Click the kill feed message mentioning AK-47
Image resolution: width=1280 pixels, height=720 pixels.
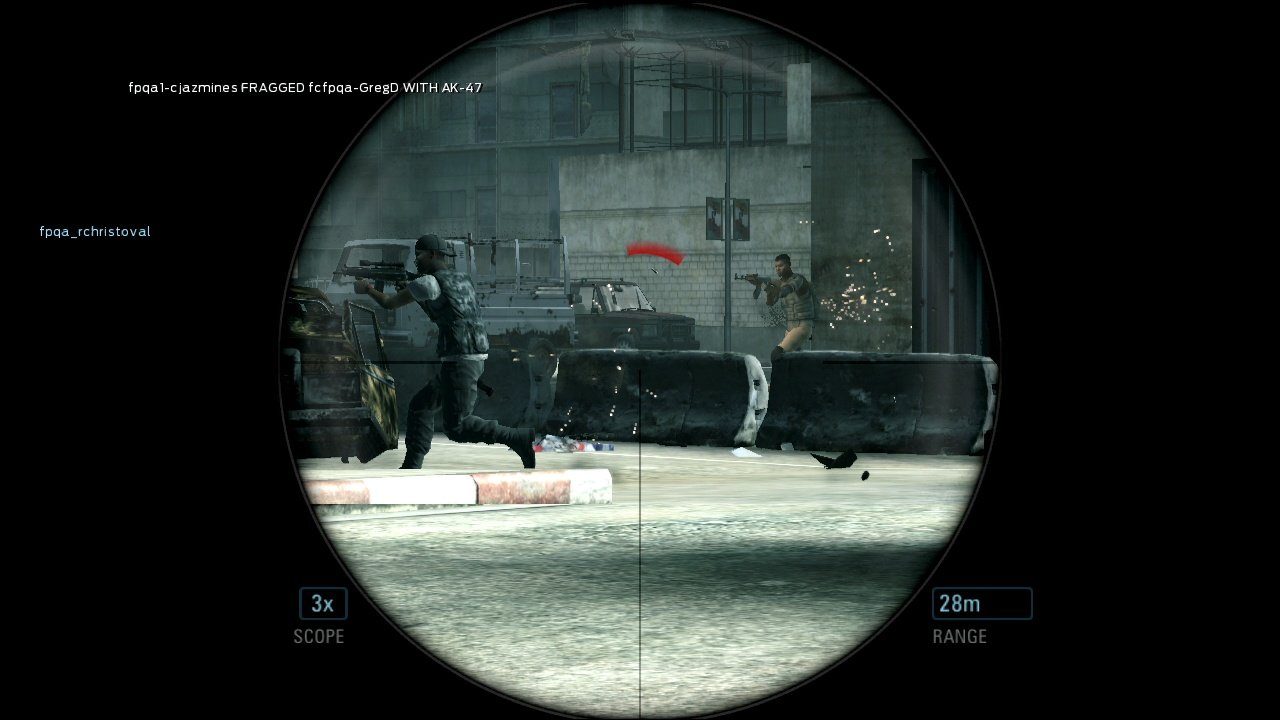303,88
